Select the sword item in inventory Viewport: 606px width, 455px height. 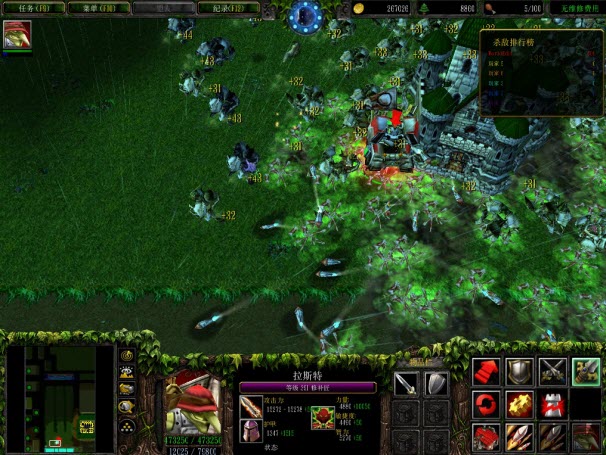tap(406, 382)
